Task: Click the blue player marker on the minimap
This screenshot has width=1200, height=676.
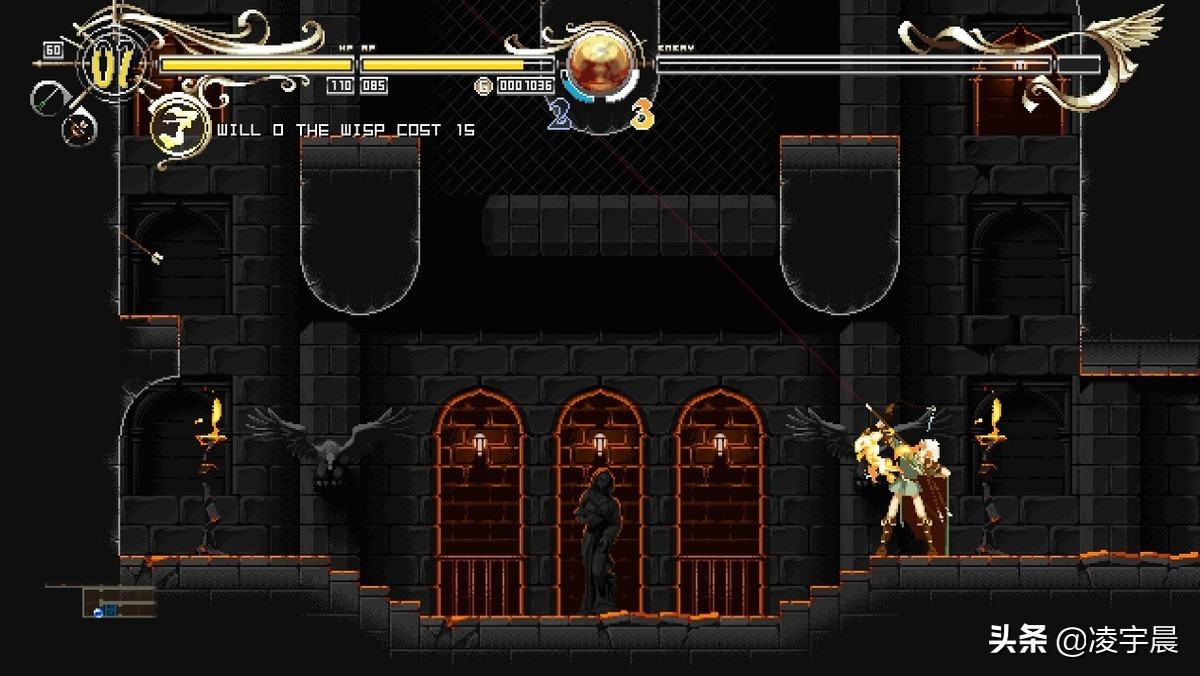Action: [99, 611]
